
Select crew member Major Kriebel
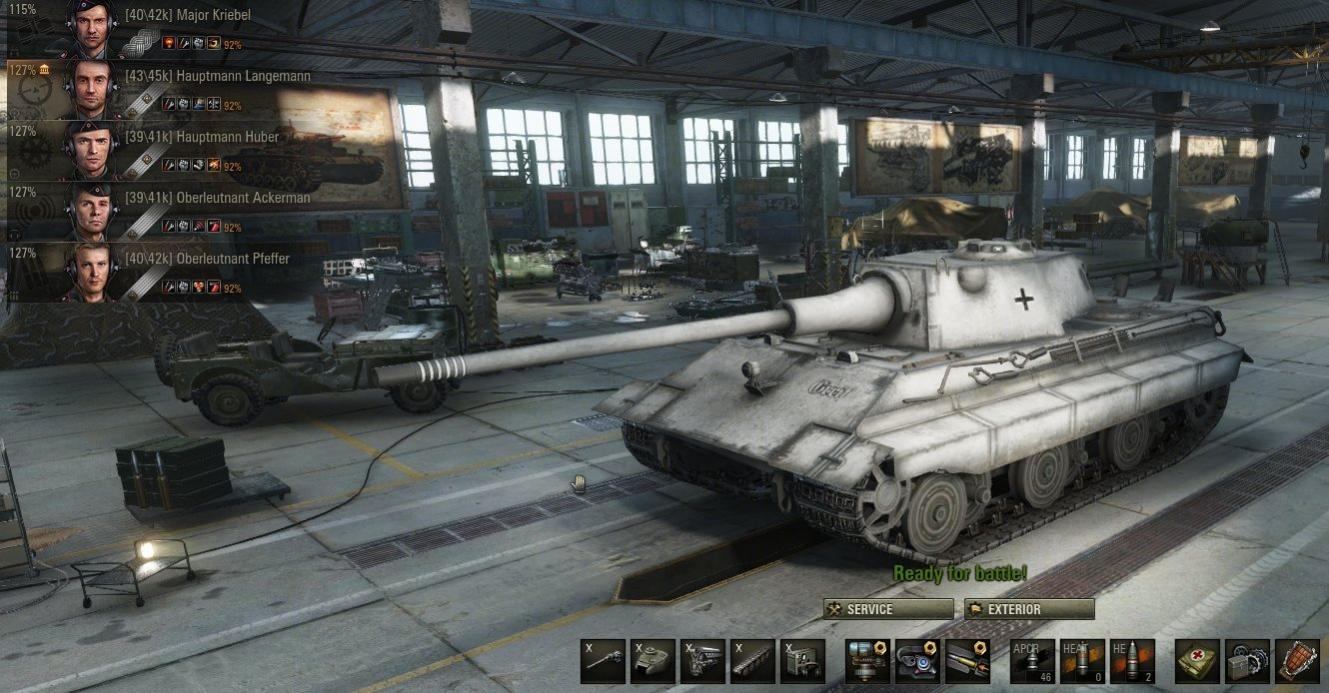coord(187,16)
